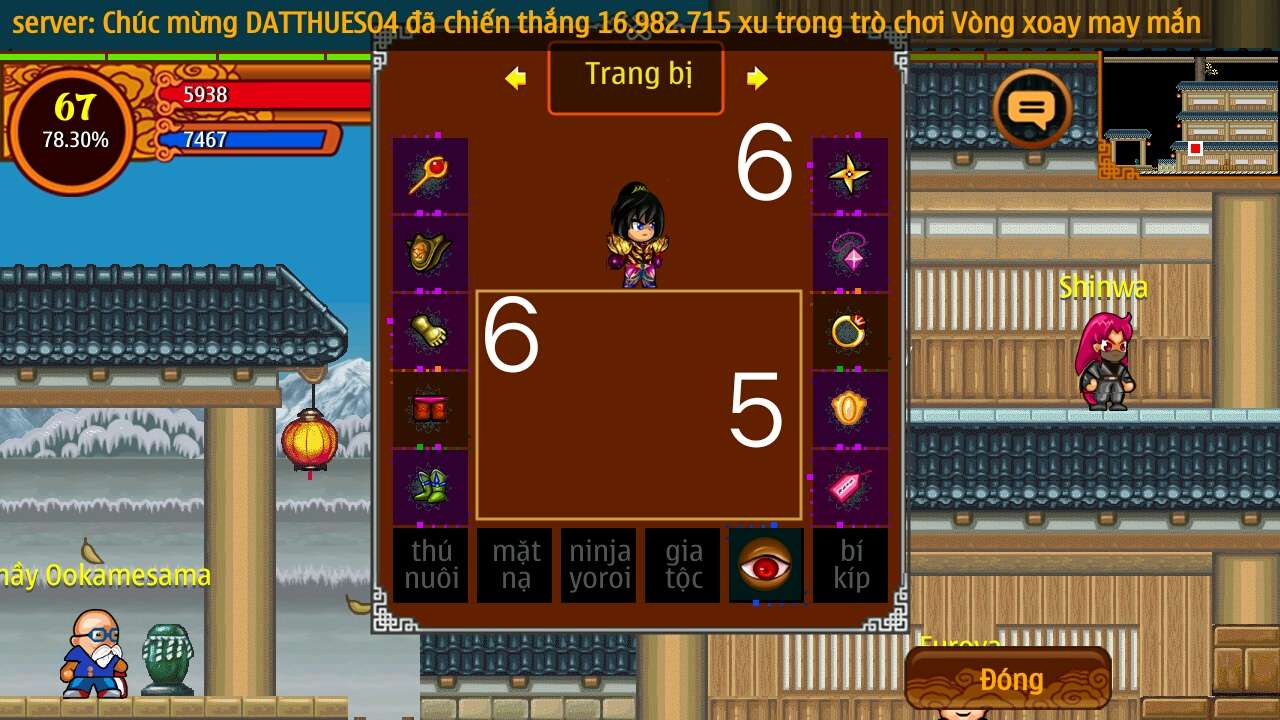Choose the golden glove slot
The image size is (1280, 720).
pos(430,331)
